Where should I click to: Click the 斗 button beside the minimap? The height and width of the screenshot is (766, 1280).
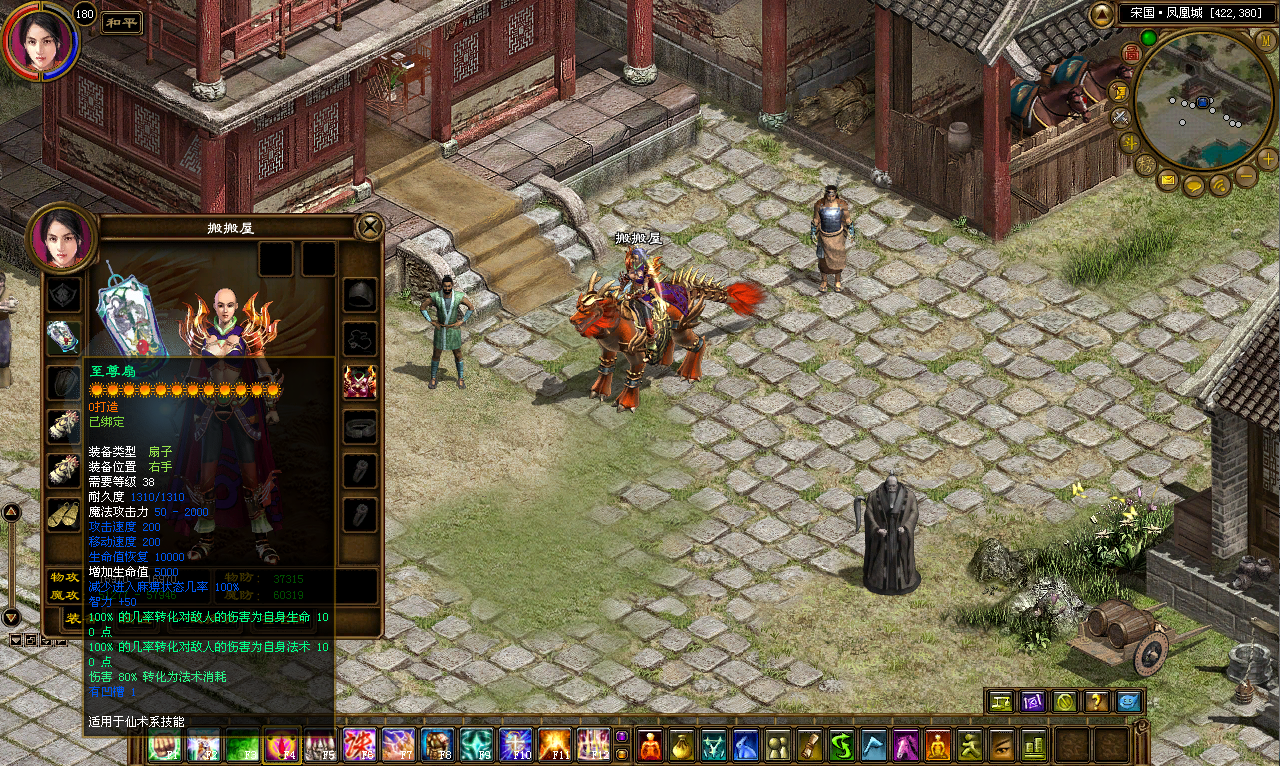coord(1131,142)
